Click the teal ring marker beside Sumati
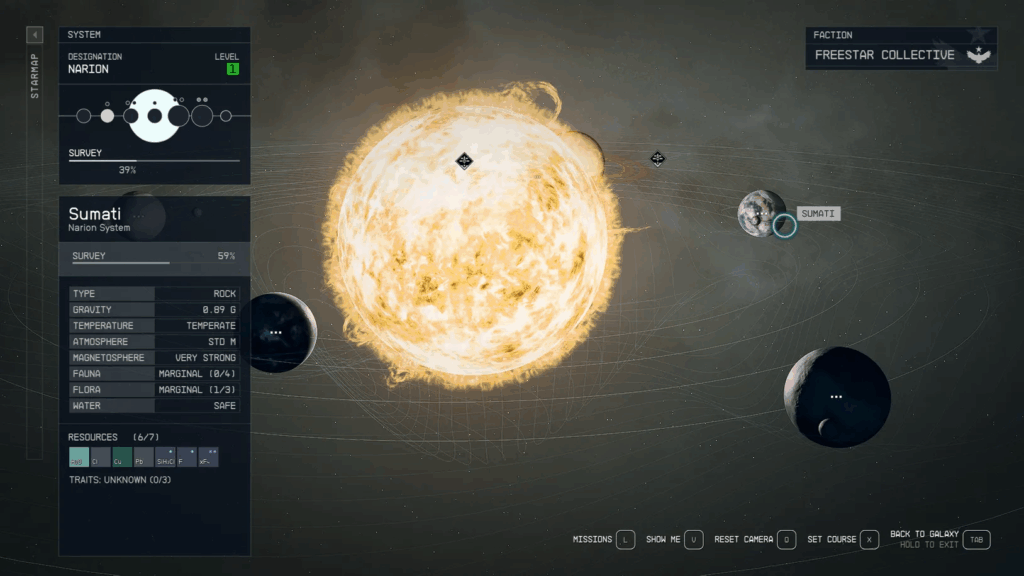1024x576 pixels. 785,225
